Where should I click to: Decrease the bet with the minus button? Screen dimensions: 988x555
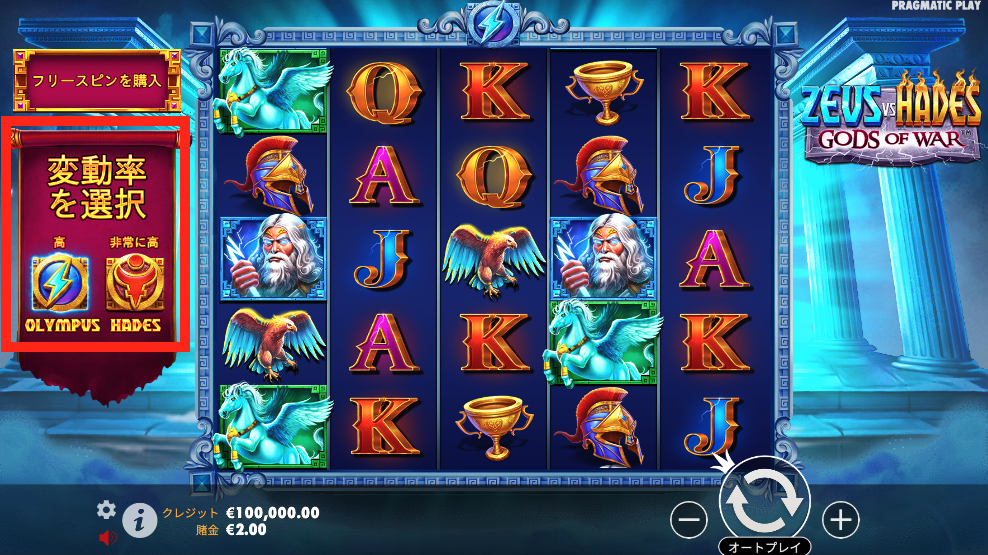click(x=688, y=519)
